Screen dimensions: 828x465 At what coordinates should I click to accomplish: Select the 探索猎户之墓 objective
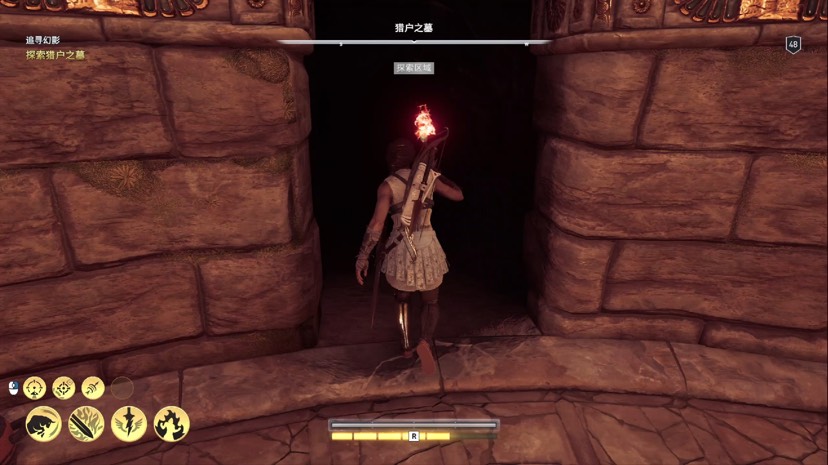tap(56, 54)
